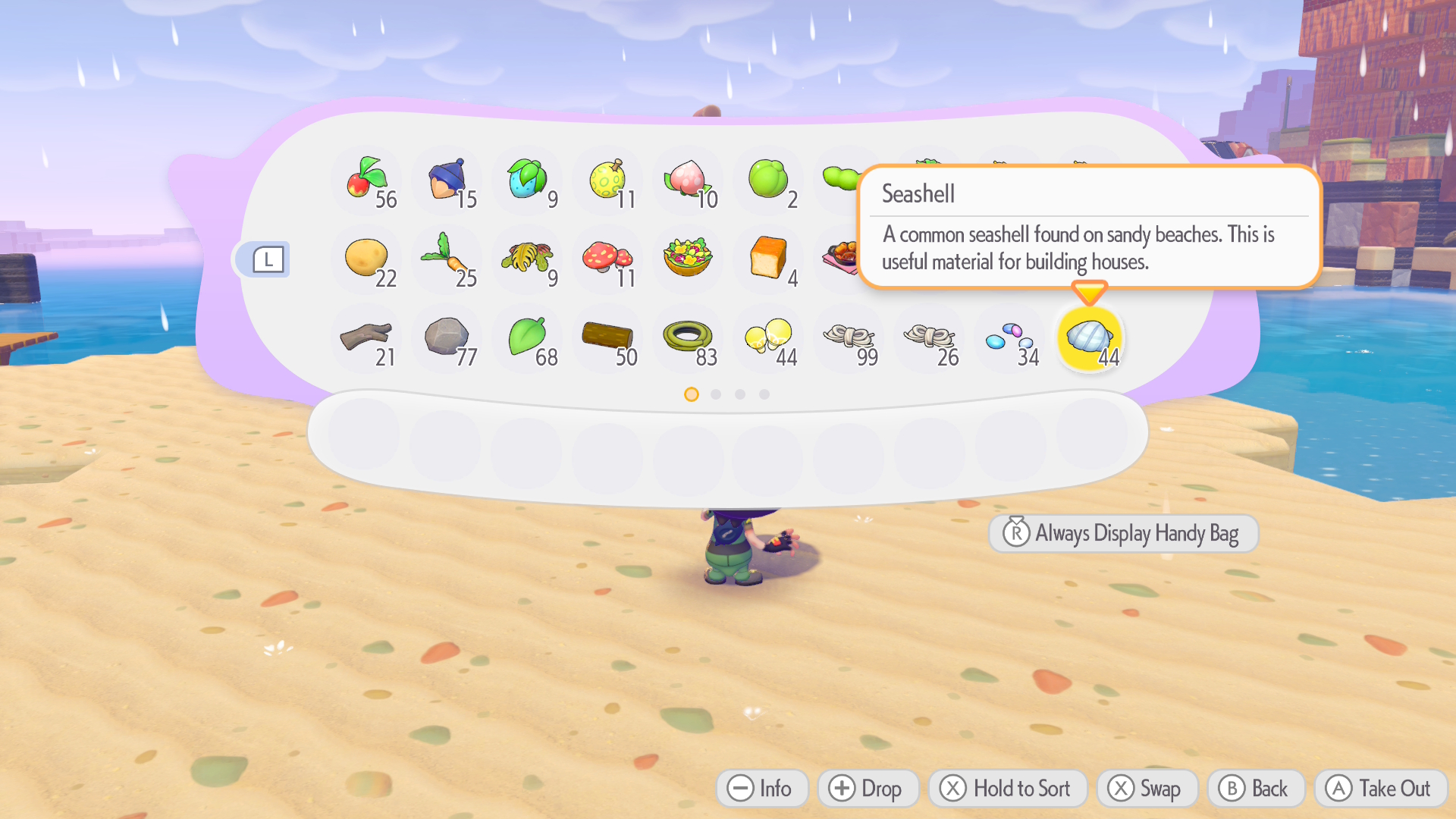Switch to the second inventory page dot
The height and width of the screenshot is (819, 1456).
coord(715,394)
